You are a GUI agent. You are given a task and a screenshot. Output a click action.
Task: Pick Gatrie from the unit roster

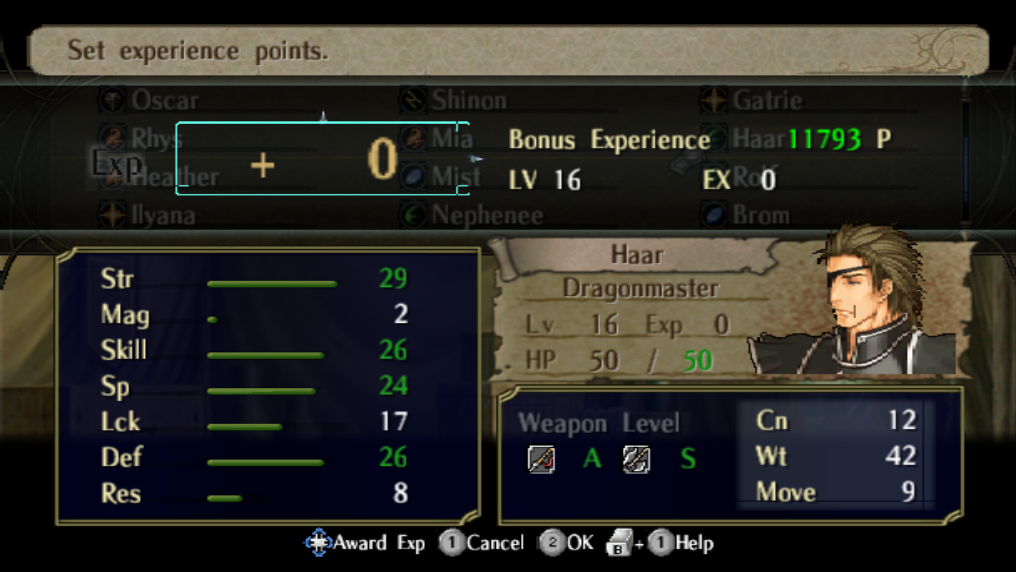tap(767, 100)
